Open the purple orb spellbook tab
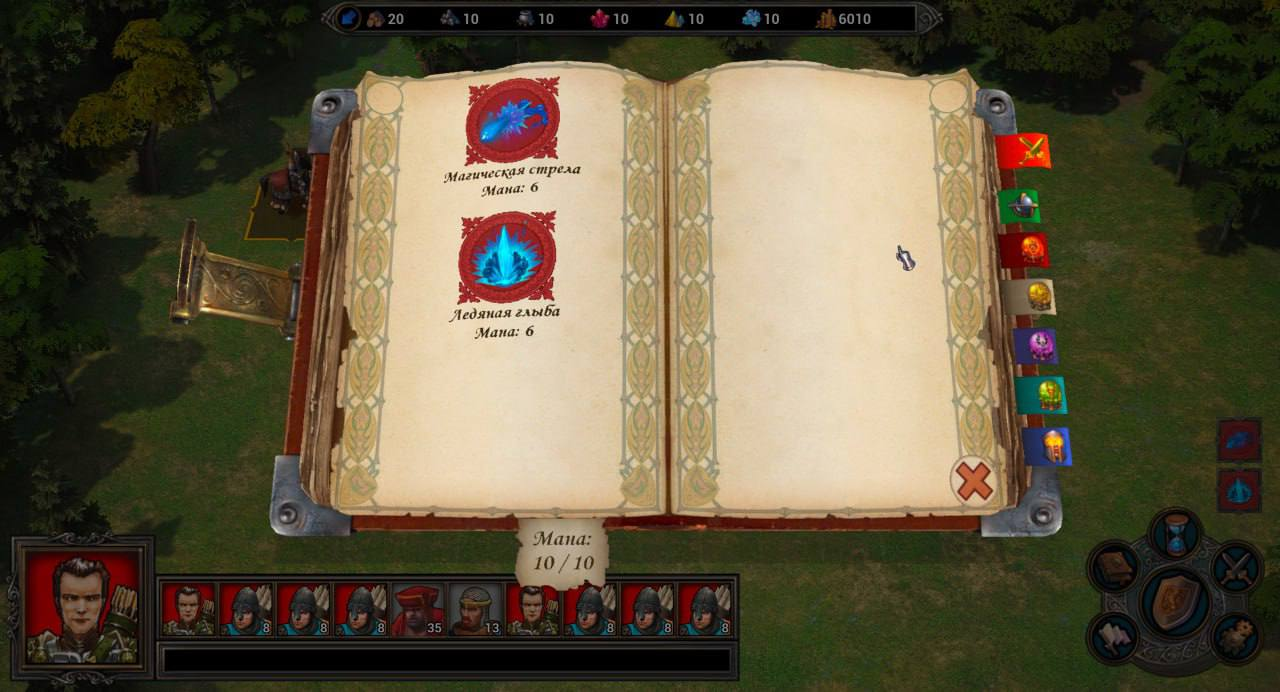The image size is (1280, 692). pyautogui.click(x=1038, y=346)
